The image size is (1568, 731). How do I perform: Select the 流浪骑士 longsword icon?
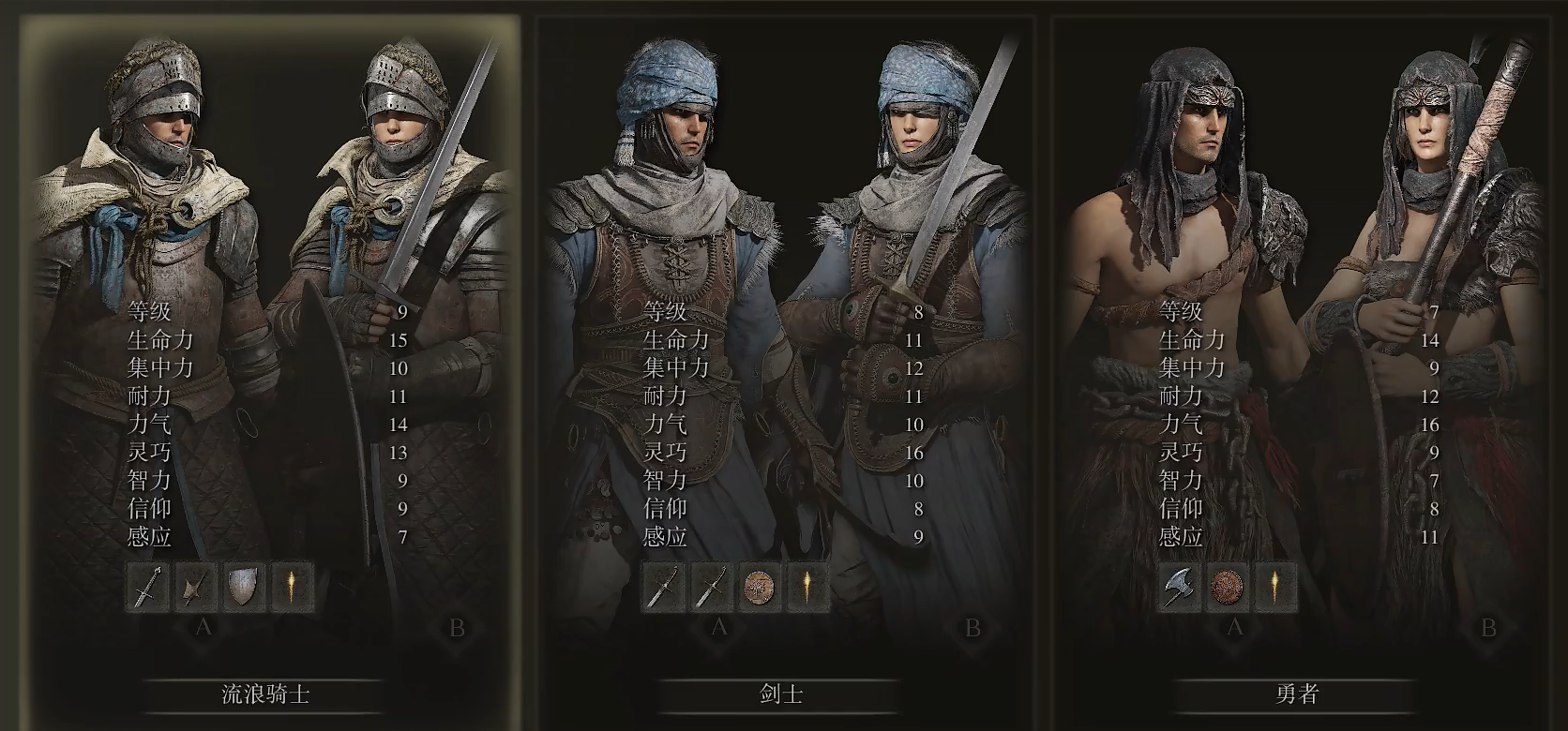tap(148, 588)
